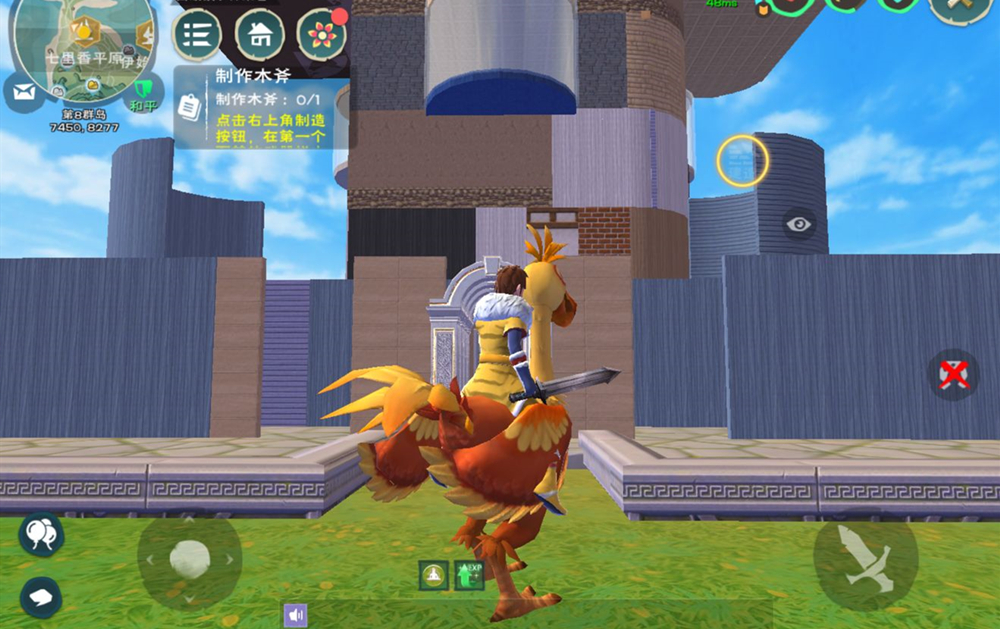Select the EXP boost buff icon
Viewport: 1000px width, 629px height.
click(469, 575)
